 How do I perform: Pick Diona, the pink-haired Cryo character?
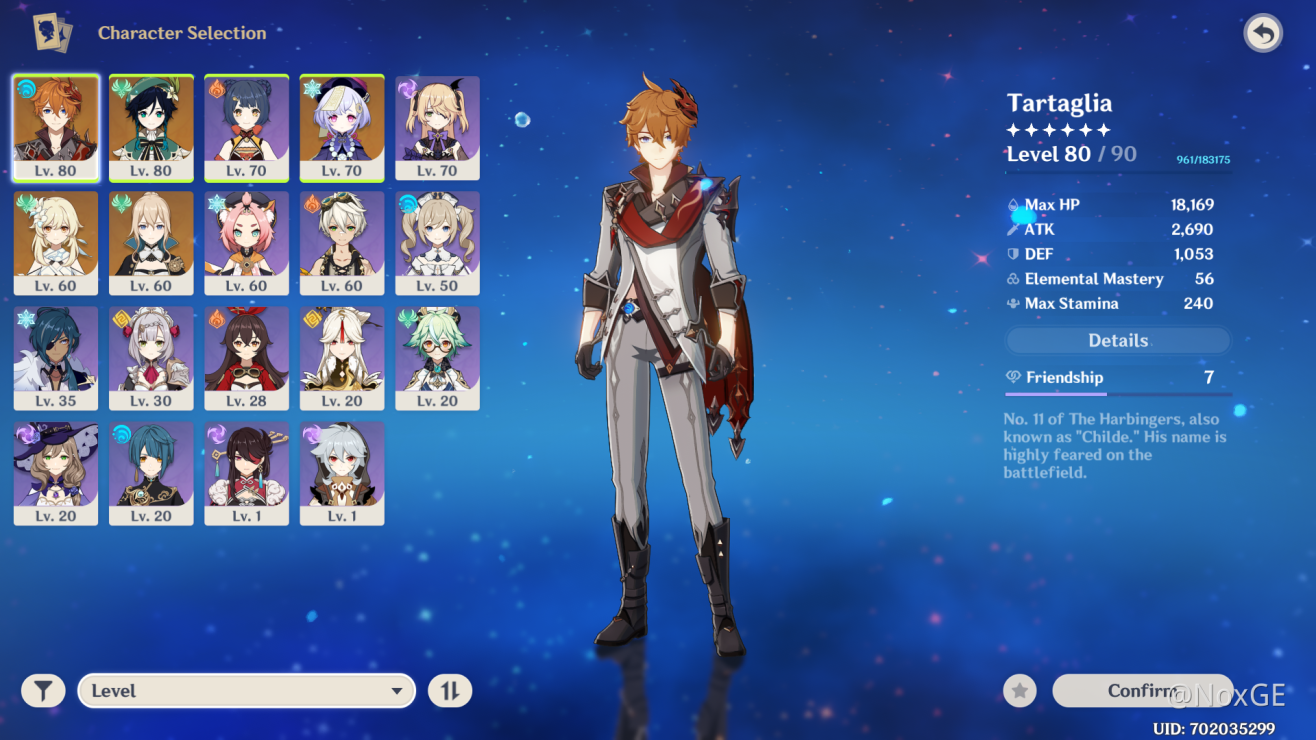[x=247, y=243]
